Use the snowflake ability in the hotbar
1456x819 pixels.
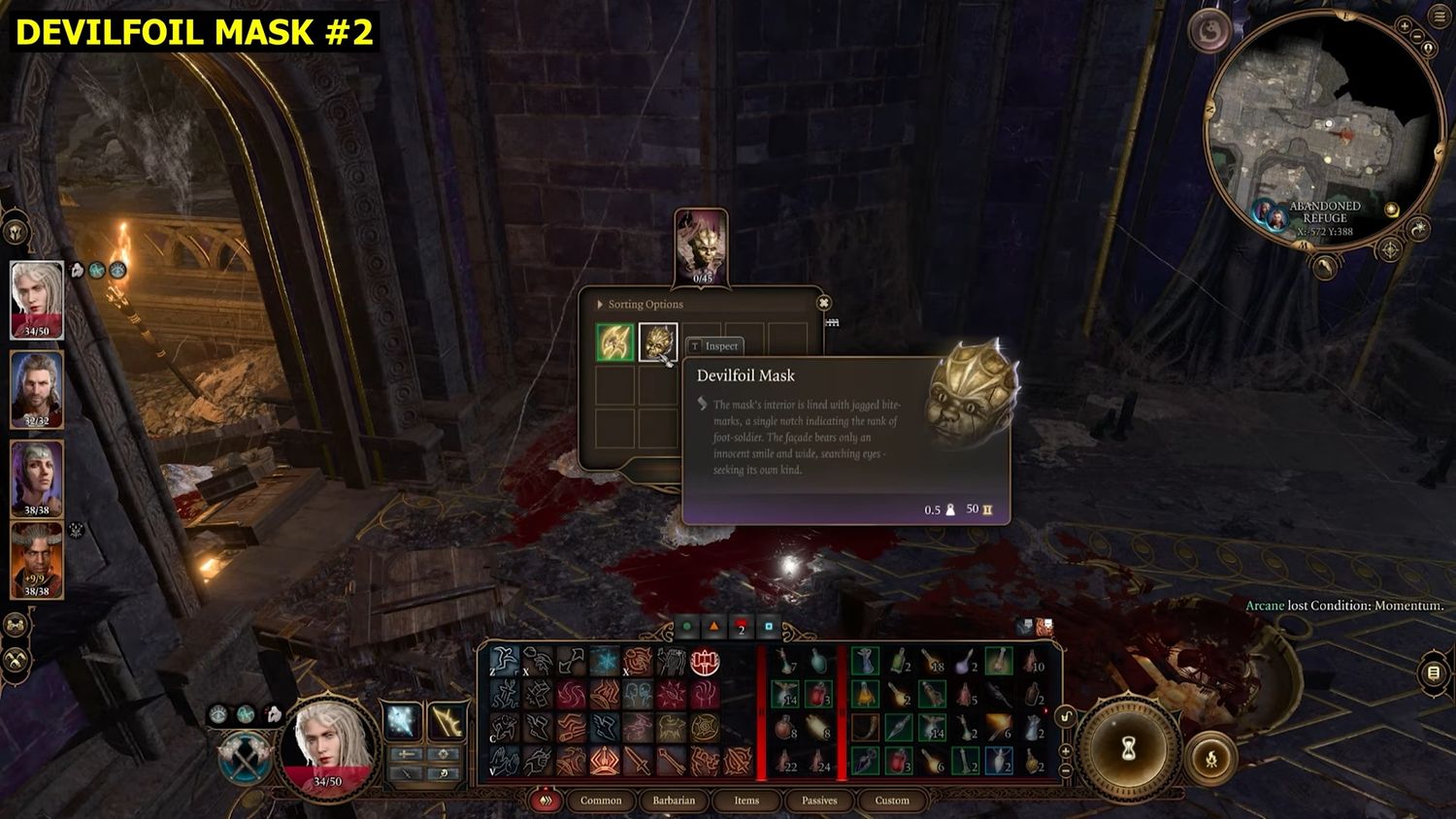pos(604,663)
